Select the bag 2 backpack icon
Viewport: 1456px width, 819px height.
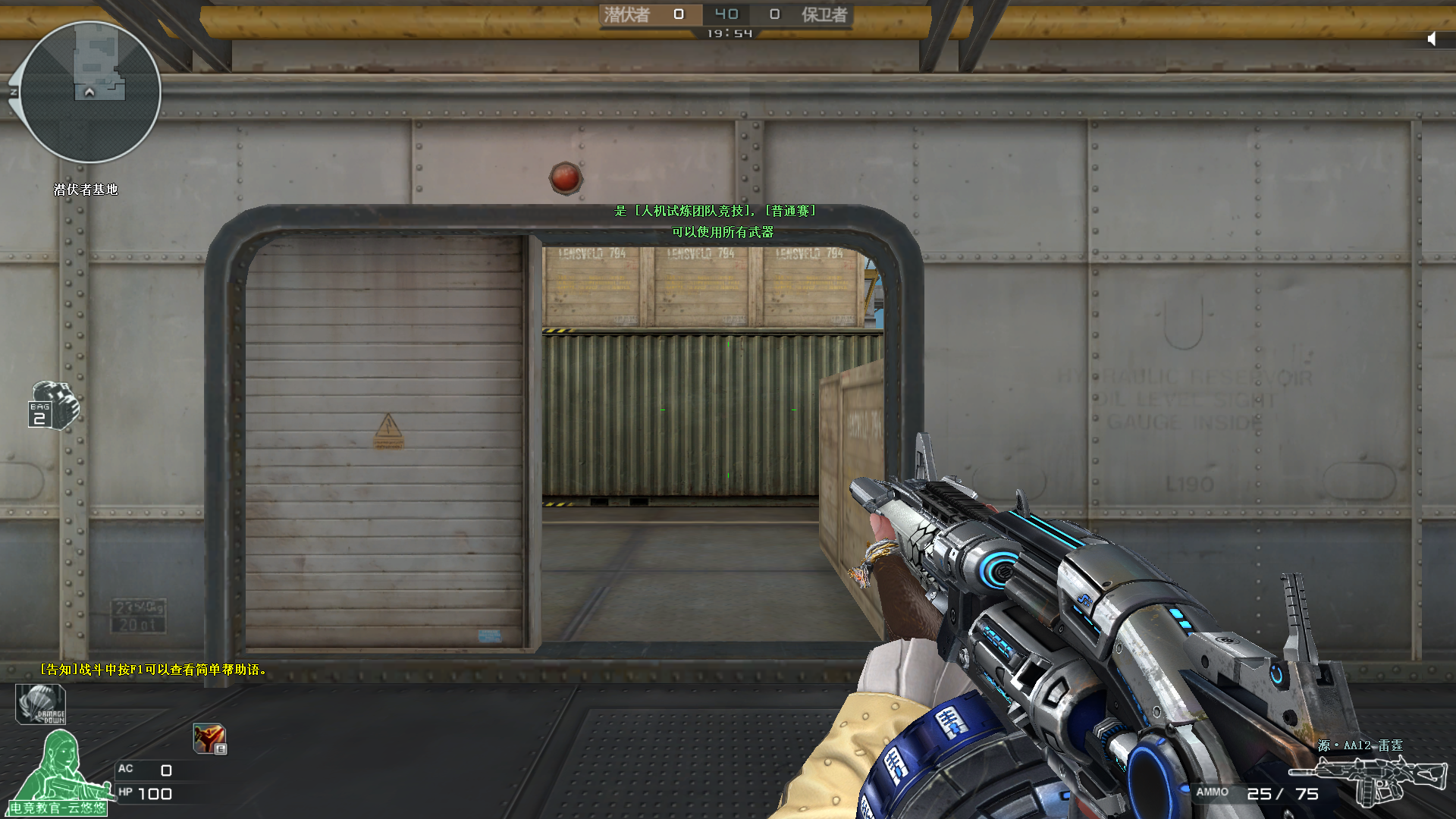pos(53,405)
